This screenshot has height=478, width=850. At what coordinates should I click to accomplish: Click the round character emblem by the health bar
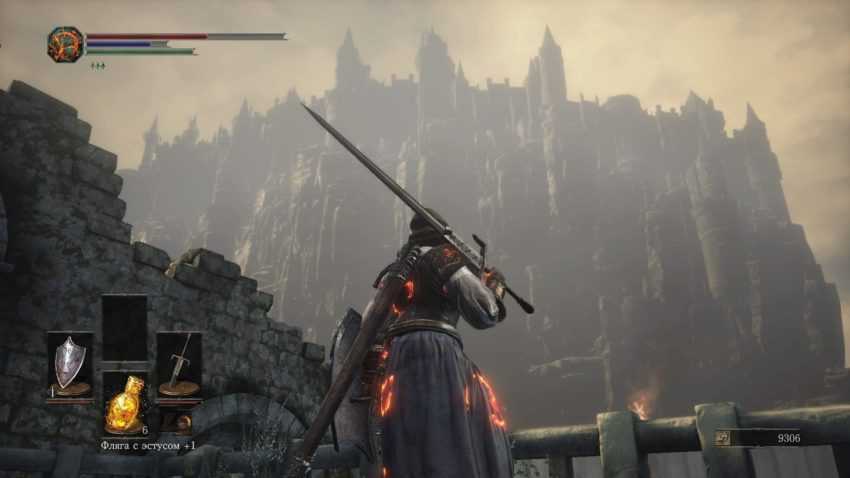65,44
